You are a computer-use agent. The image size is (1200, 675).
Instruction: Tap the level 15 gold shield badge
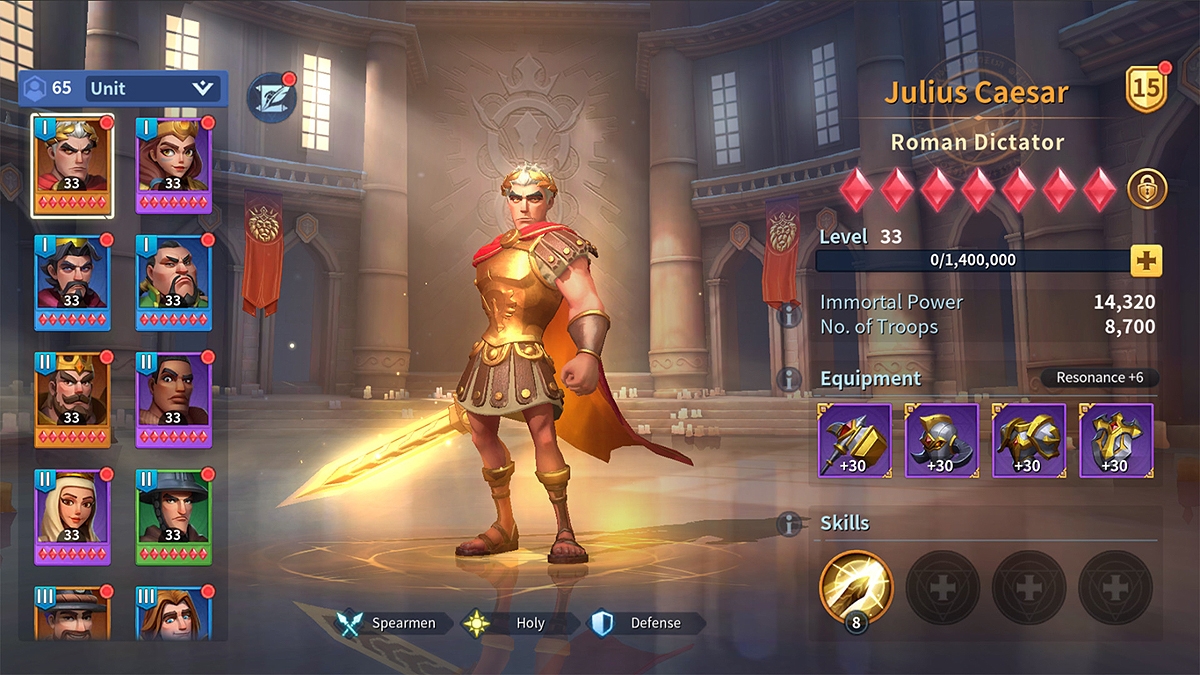click(1148, 90)
